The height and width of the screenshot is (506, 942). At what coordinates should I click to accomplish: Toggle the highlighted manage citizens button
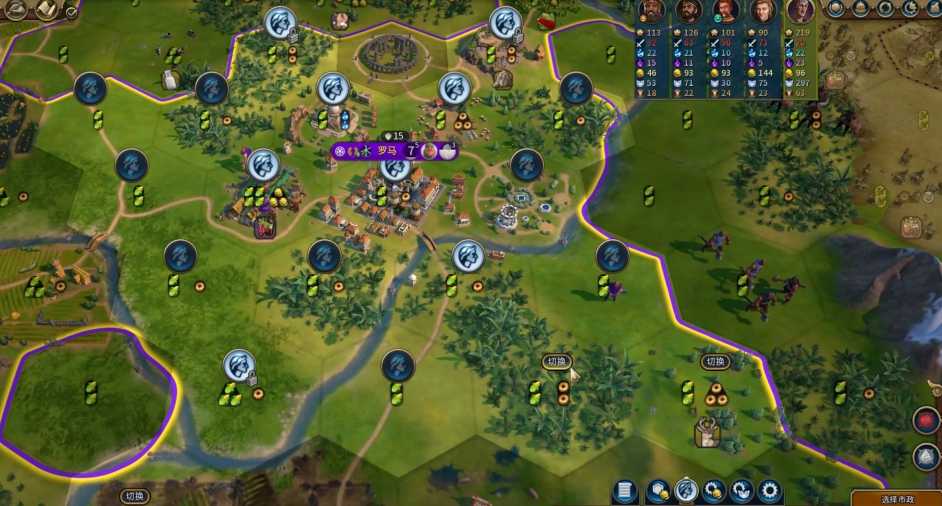(686, 491)
